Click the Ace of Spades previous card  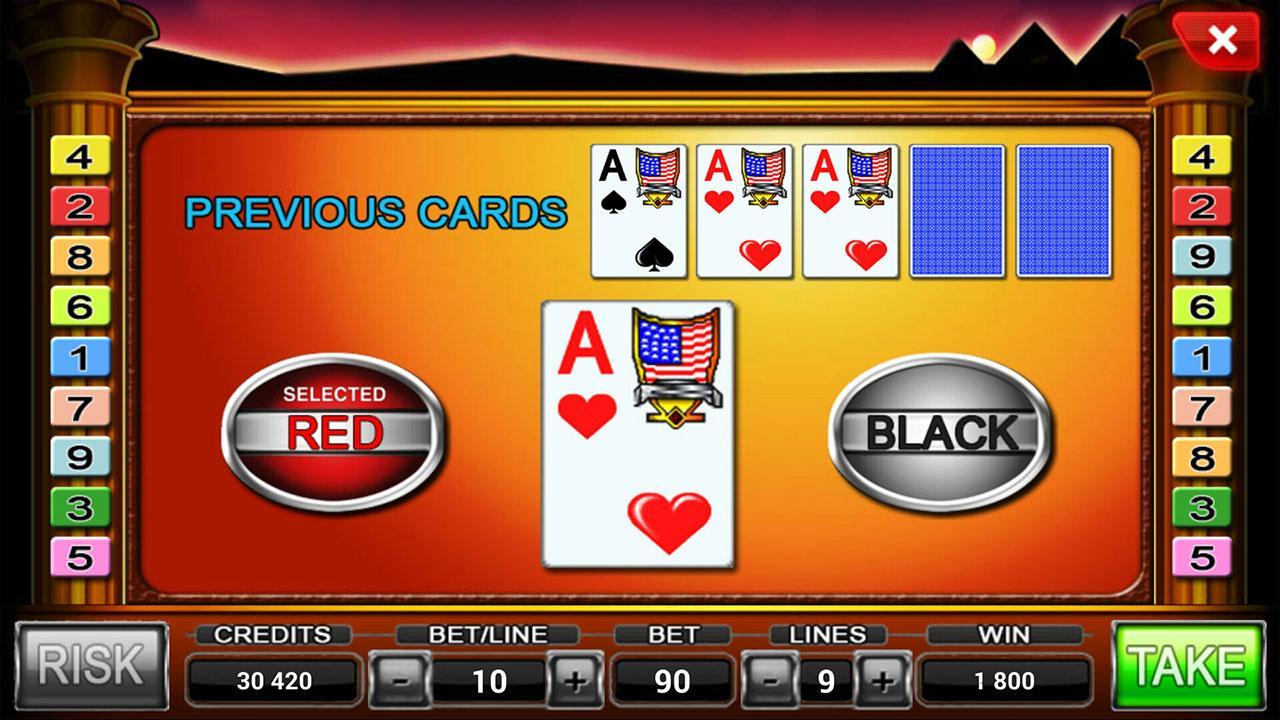point(639,208)
